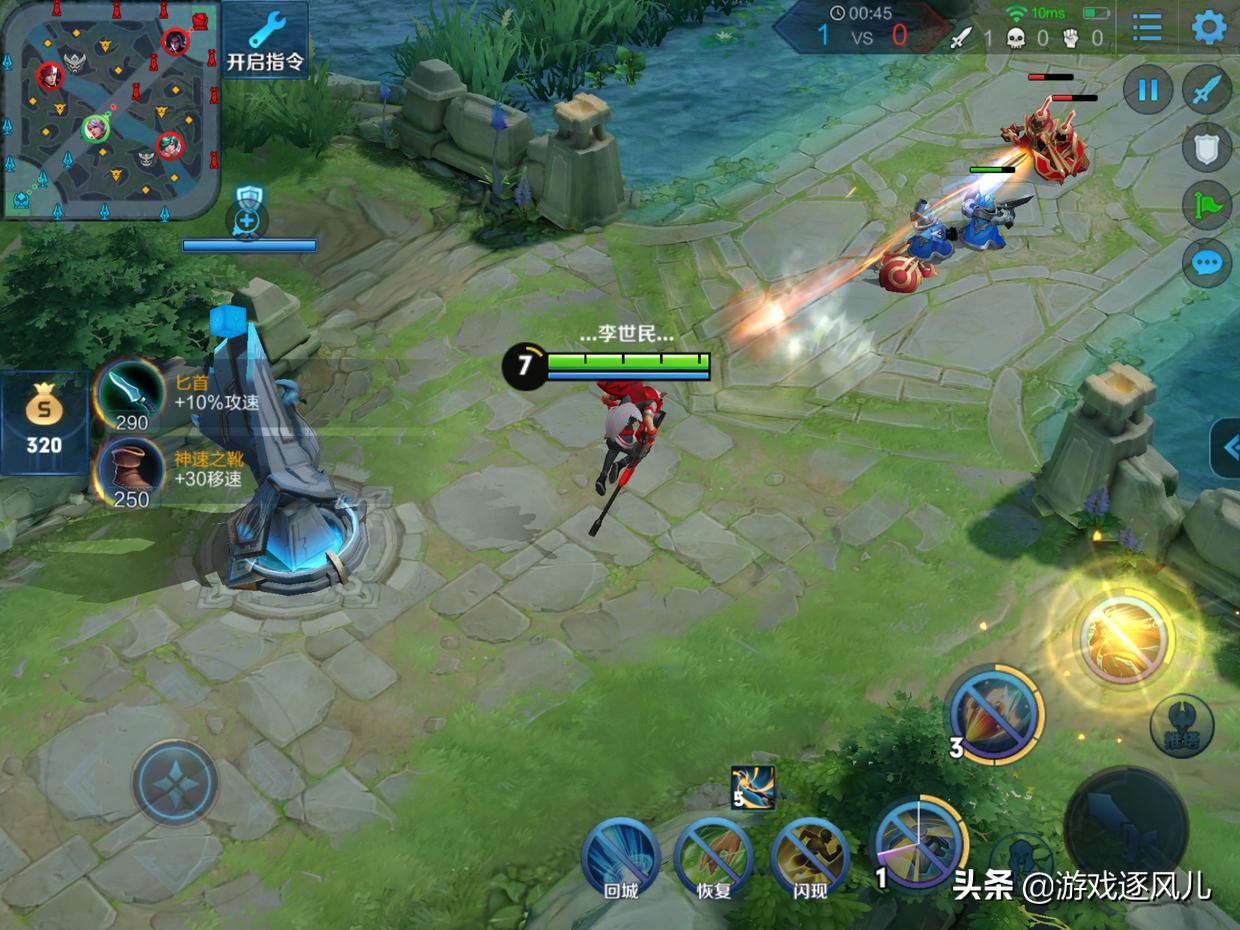Send the sword attack signal
This screenshot has width=1240, height=930.
(1207, 91)
